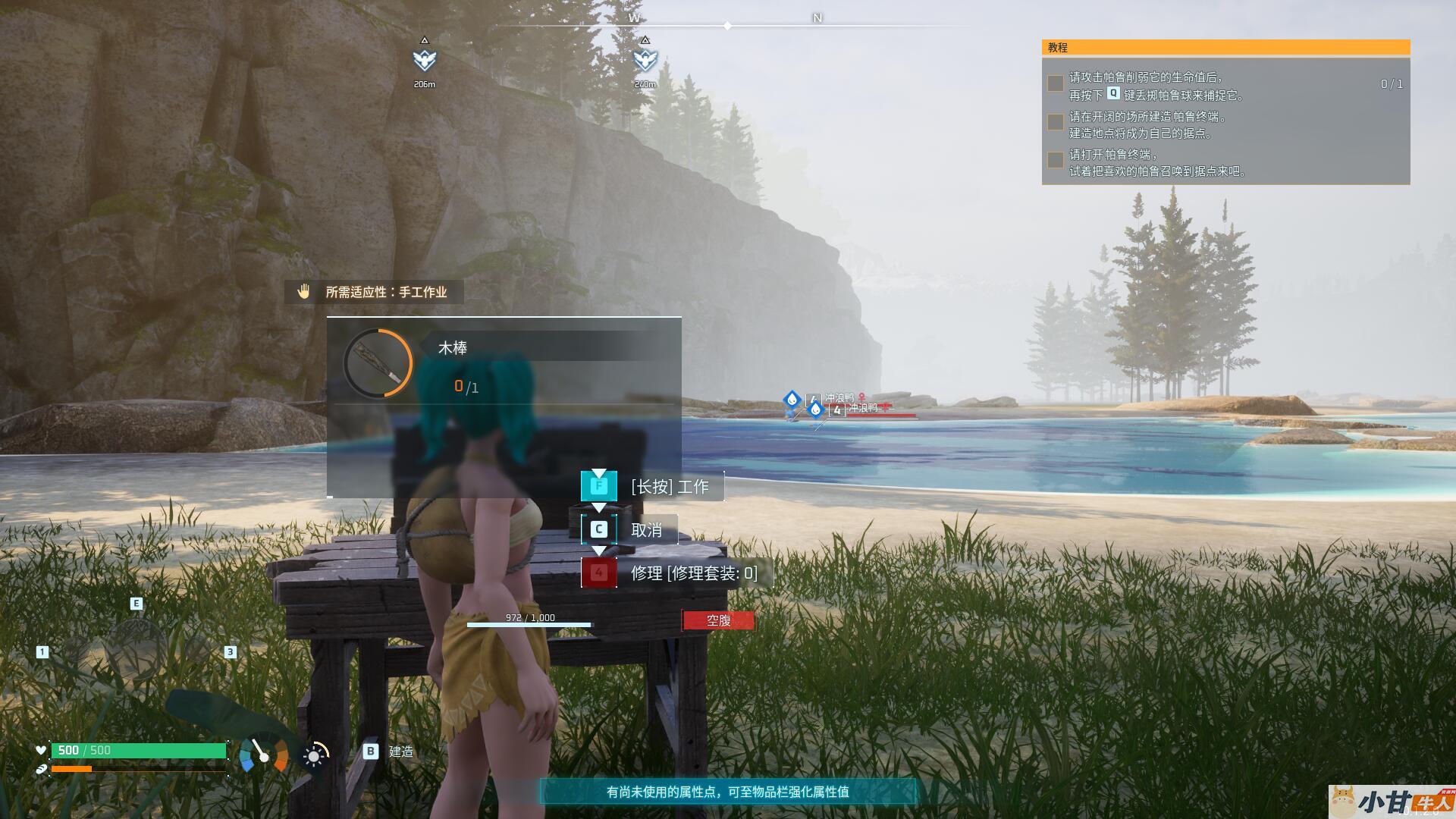Tick the capture-a-Pal tutorial checkbox

(1055, 83)
